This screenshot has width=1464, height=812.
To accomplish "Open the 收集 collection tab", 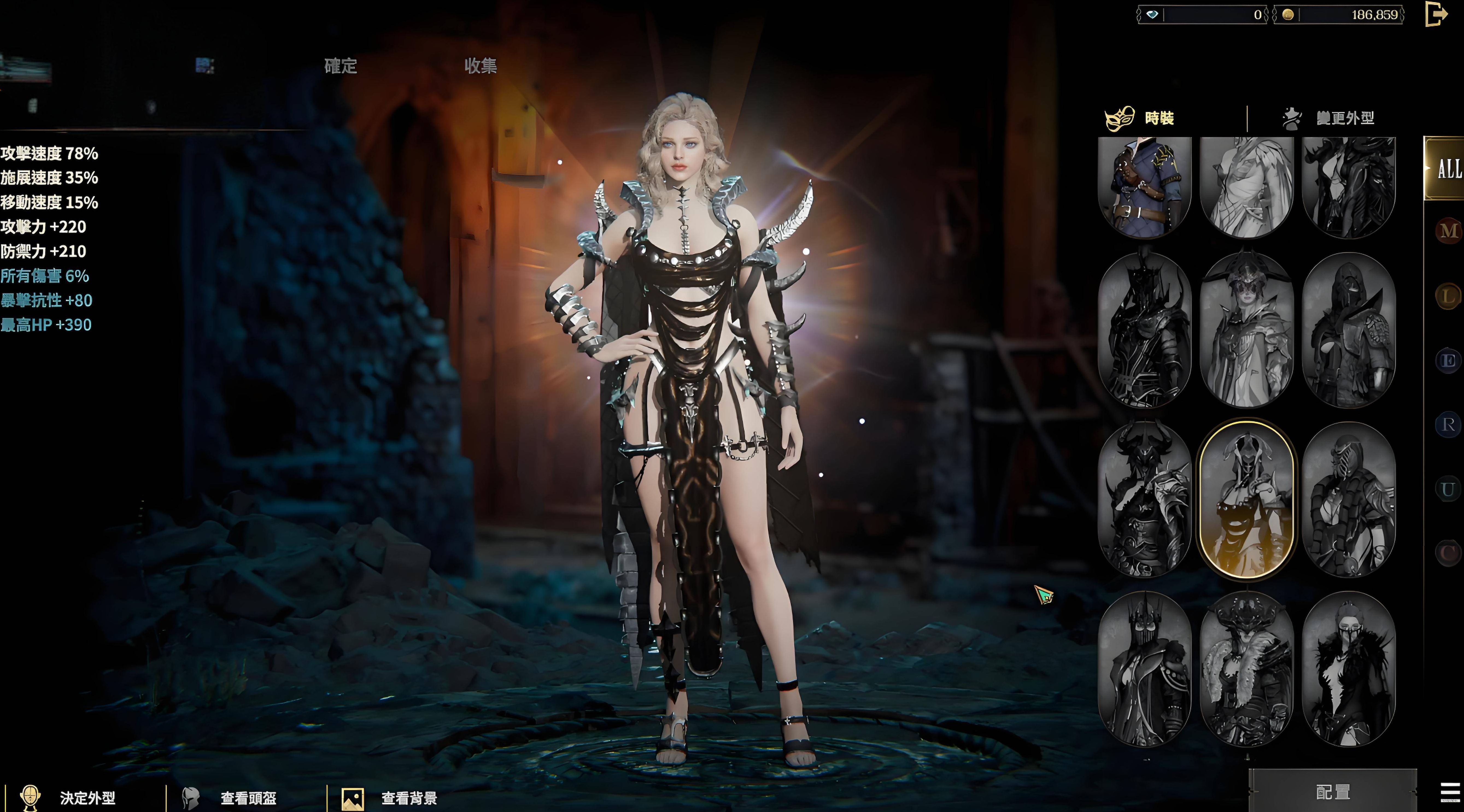I will pos(480,66).
